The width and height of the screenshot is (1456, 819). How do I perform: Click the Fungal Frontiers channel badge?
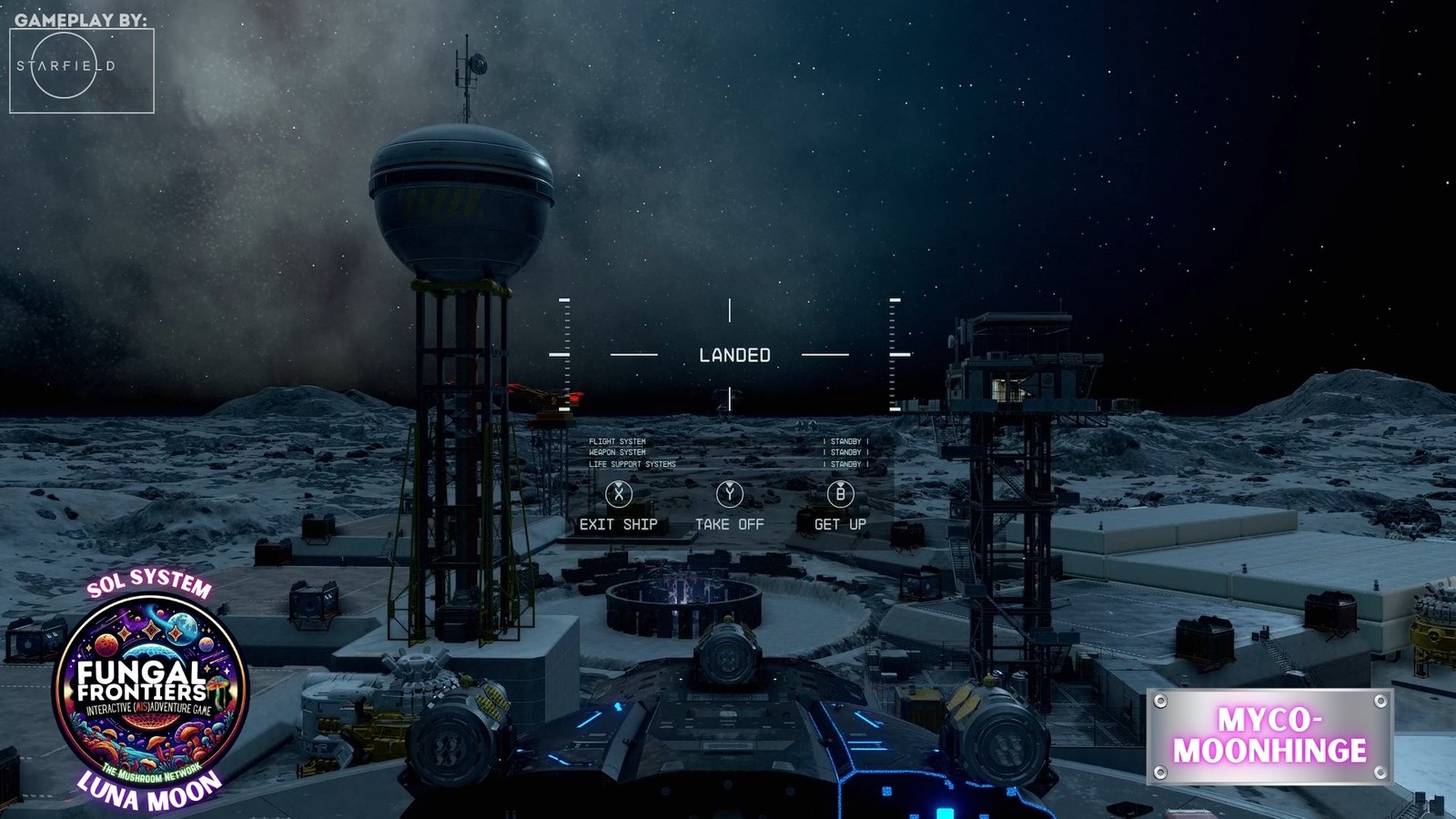coord(150,690)
